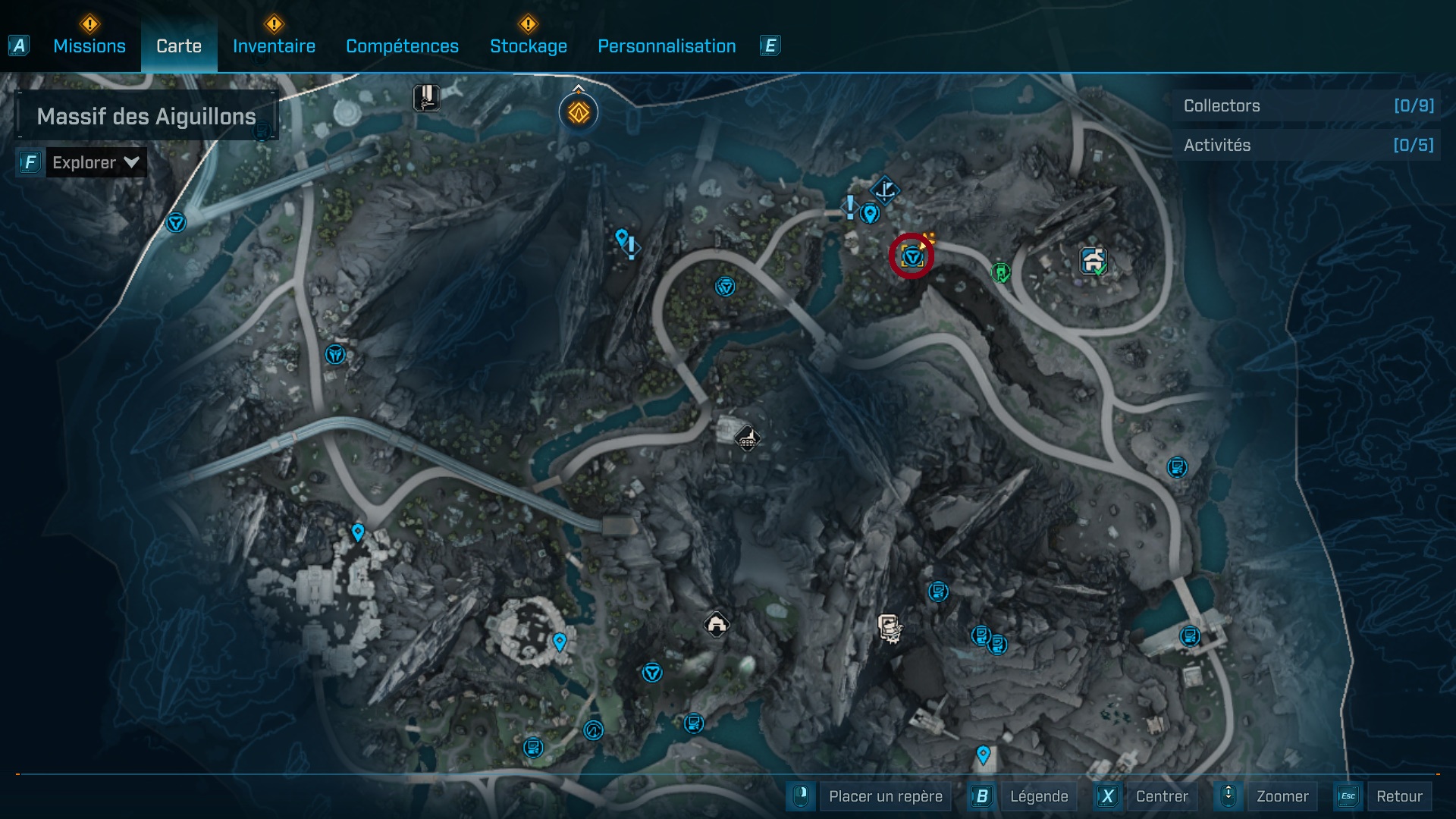The height and width of the screenshot is (819, 1456).
Task: Select the green marker on the road
Action: tap(1000, 271)
